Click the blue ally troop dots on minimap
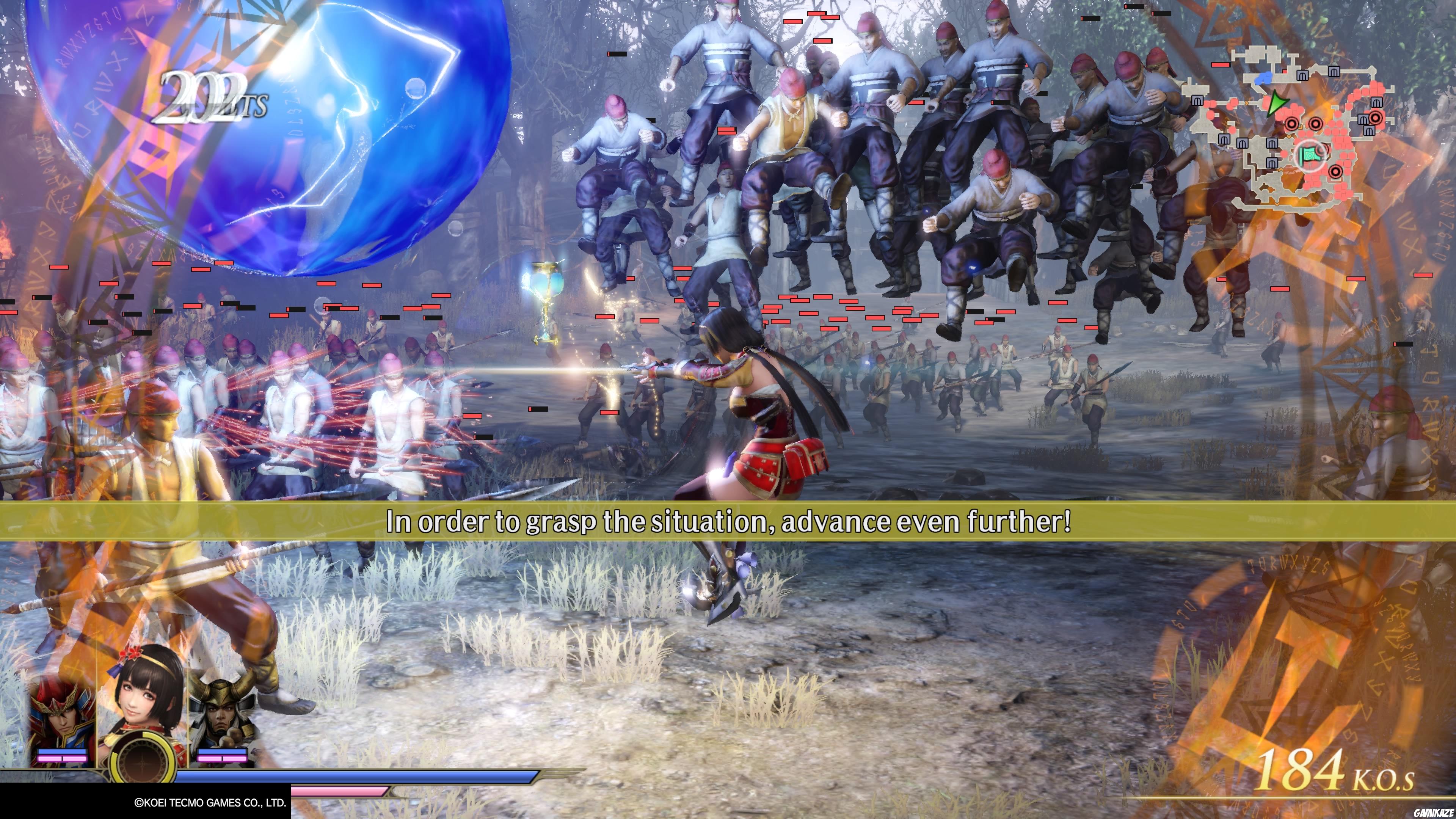This screenshot has height=819, width=1456. (x=1265, y=78)
